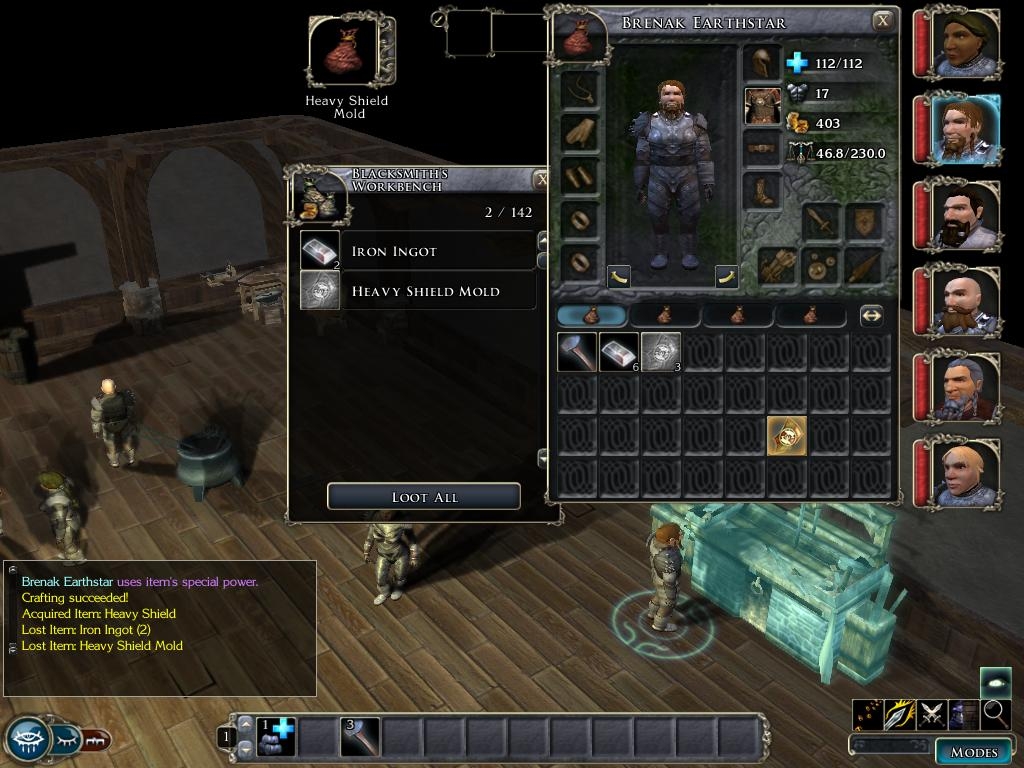The width and height of the screenshot is (1024, 768).
Task: Open the Modes menu
Action: (973, 751)
